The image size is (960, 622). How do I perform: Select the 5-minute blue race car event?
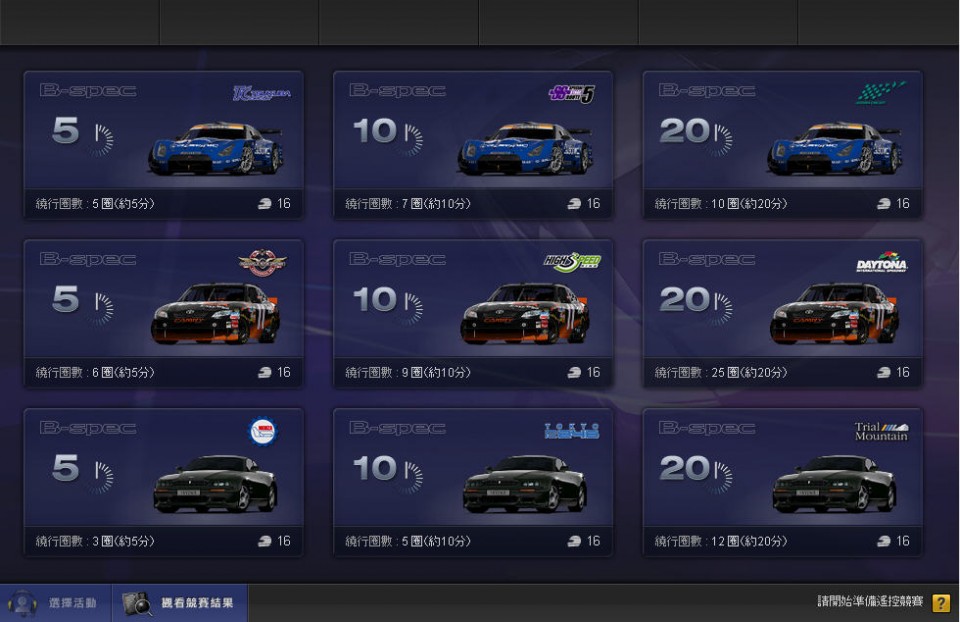[164, 144]
